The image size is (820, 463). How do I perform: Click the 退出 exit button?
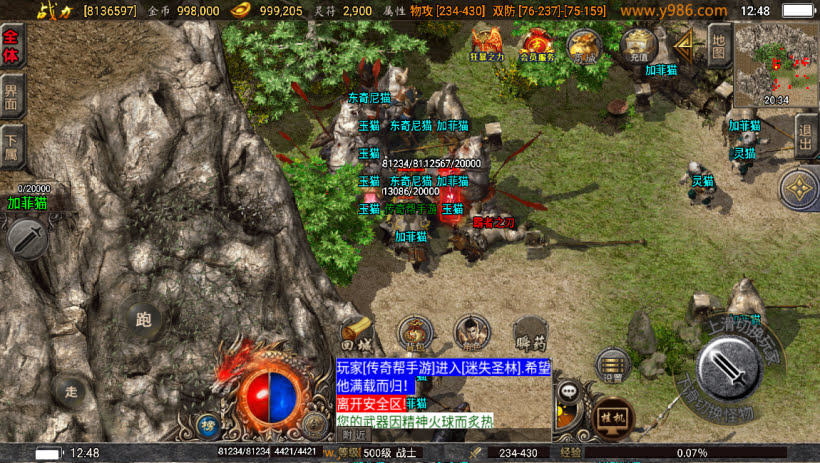click(806, 133)
